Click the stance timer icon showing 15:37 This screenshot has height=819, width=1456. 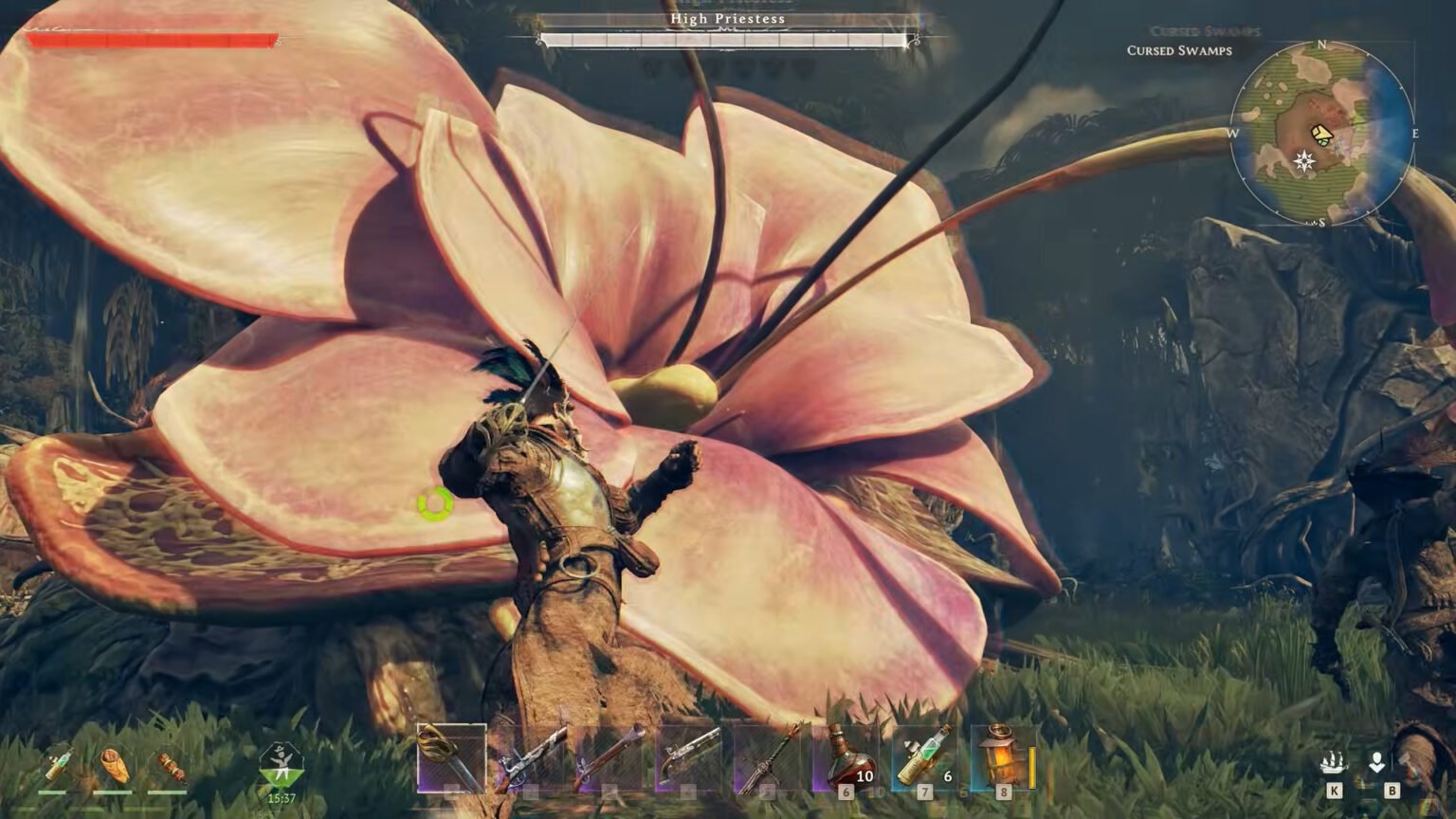point(281,763)
